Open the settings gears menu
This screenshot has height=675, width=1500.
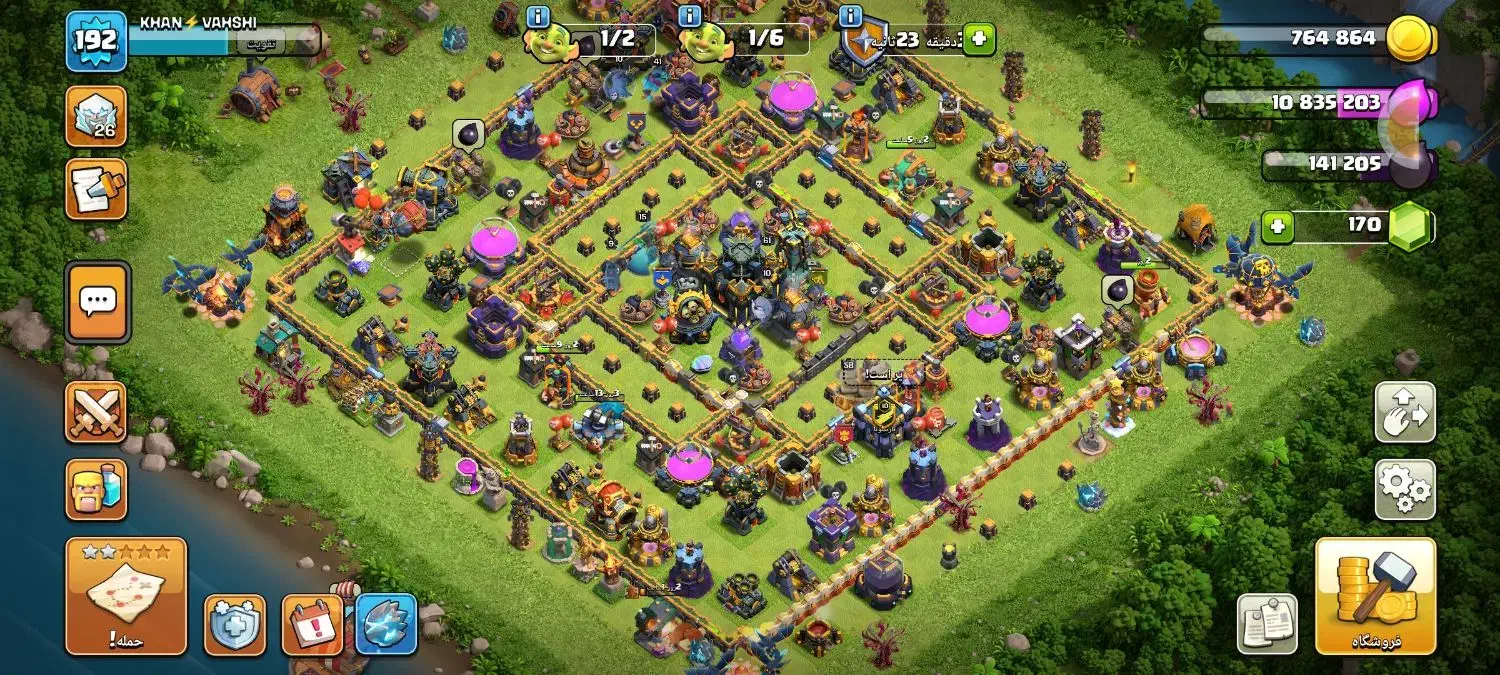point(1405,489)
